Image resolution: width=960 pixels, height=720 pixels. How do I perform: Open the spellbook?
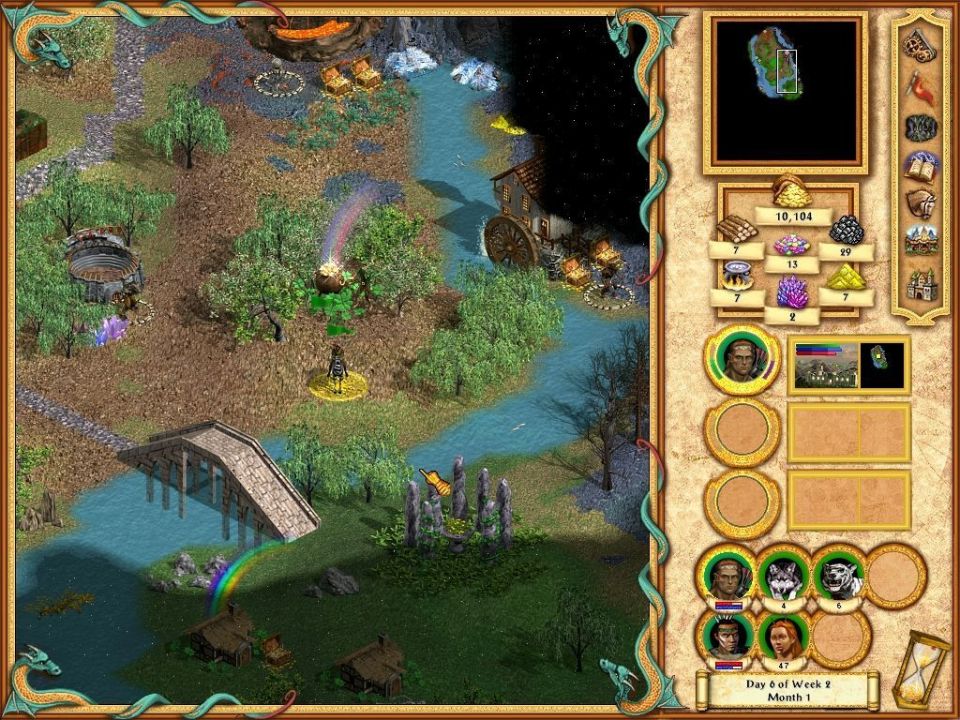pyautogui.click(x=920, y=167)
